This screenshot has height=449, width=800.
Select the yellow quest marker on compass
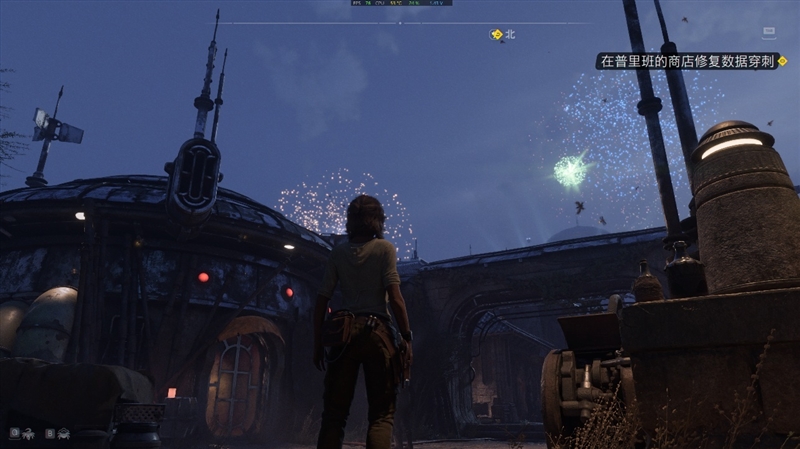point(496,34)
